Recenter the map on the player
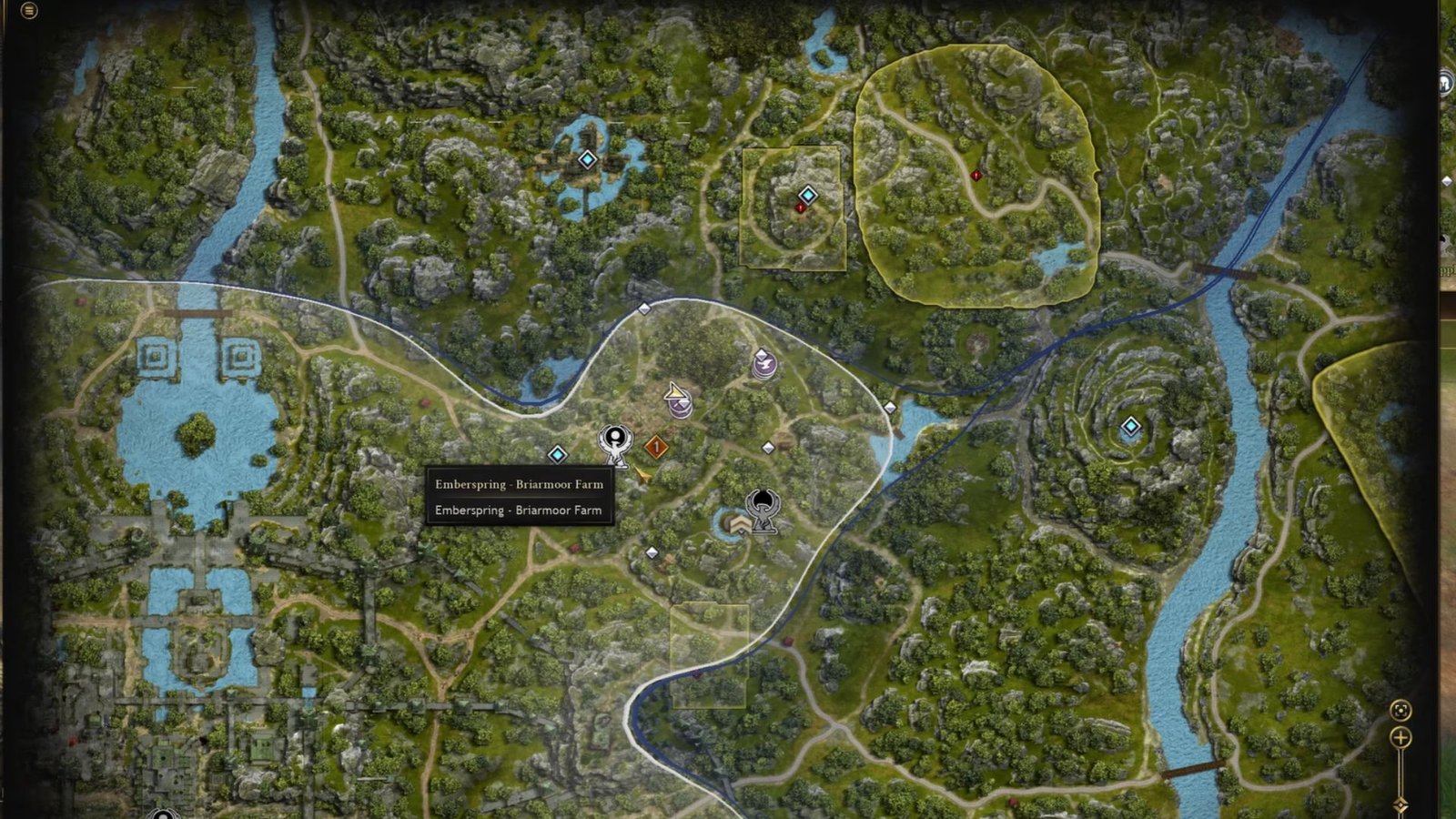Viewport: 1456px width, 819px height. click(1400, 710)
